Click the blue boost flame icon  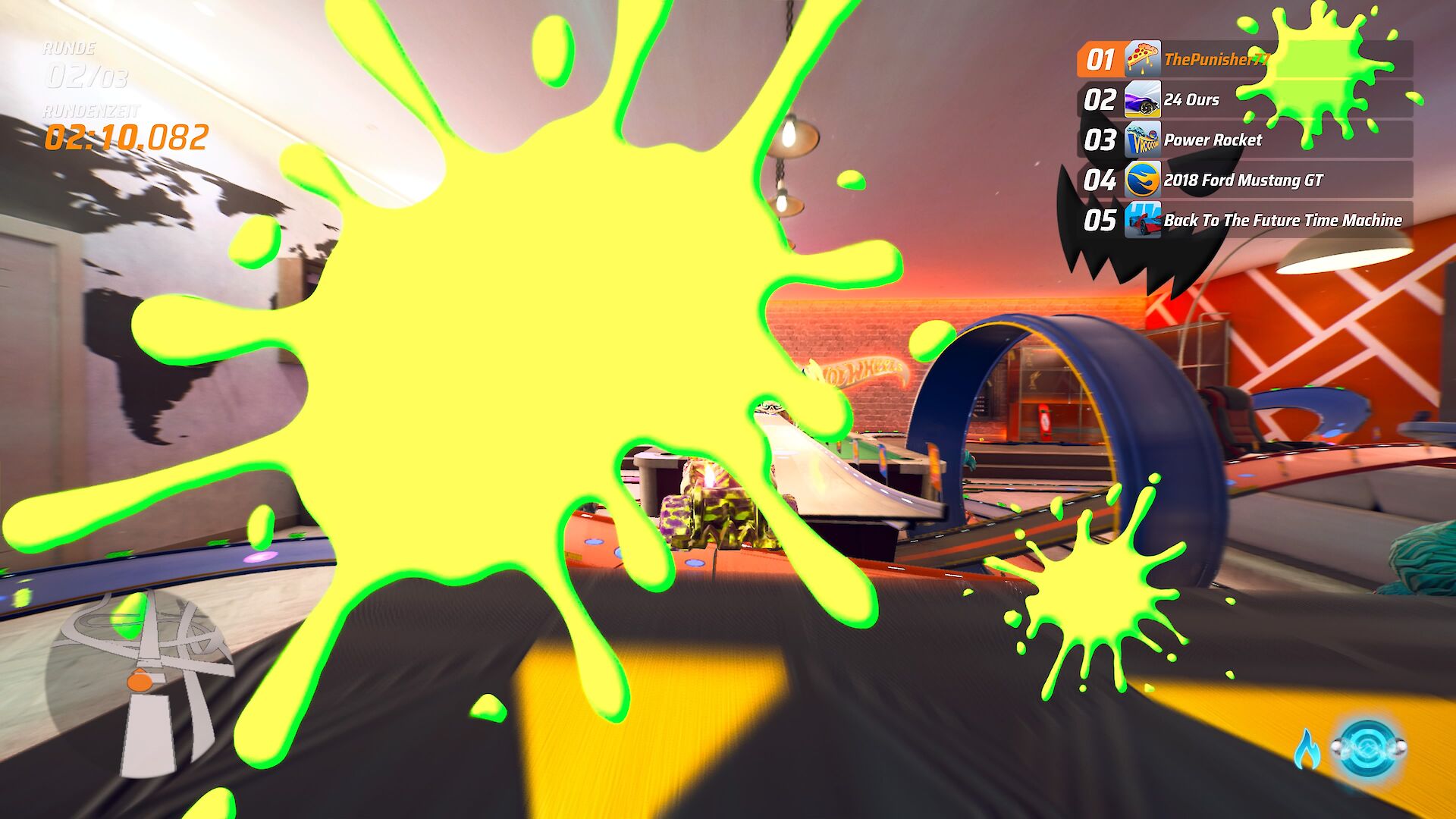click(x=1306, y=750)
